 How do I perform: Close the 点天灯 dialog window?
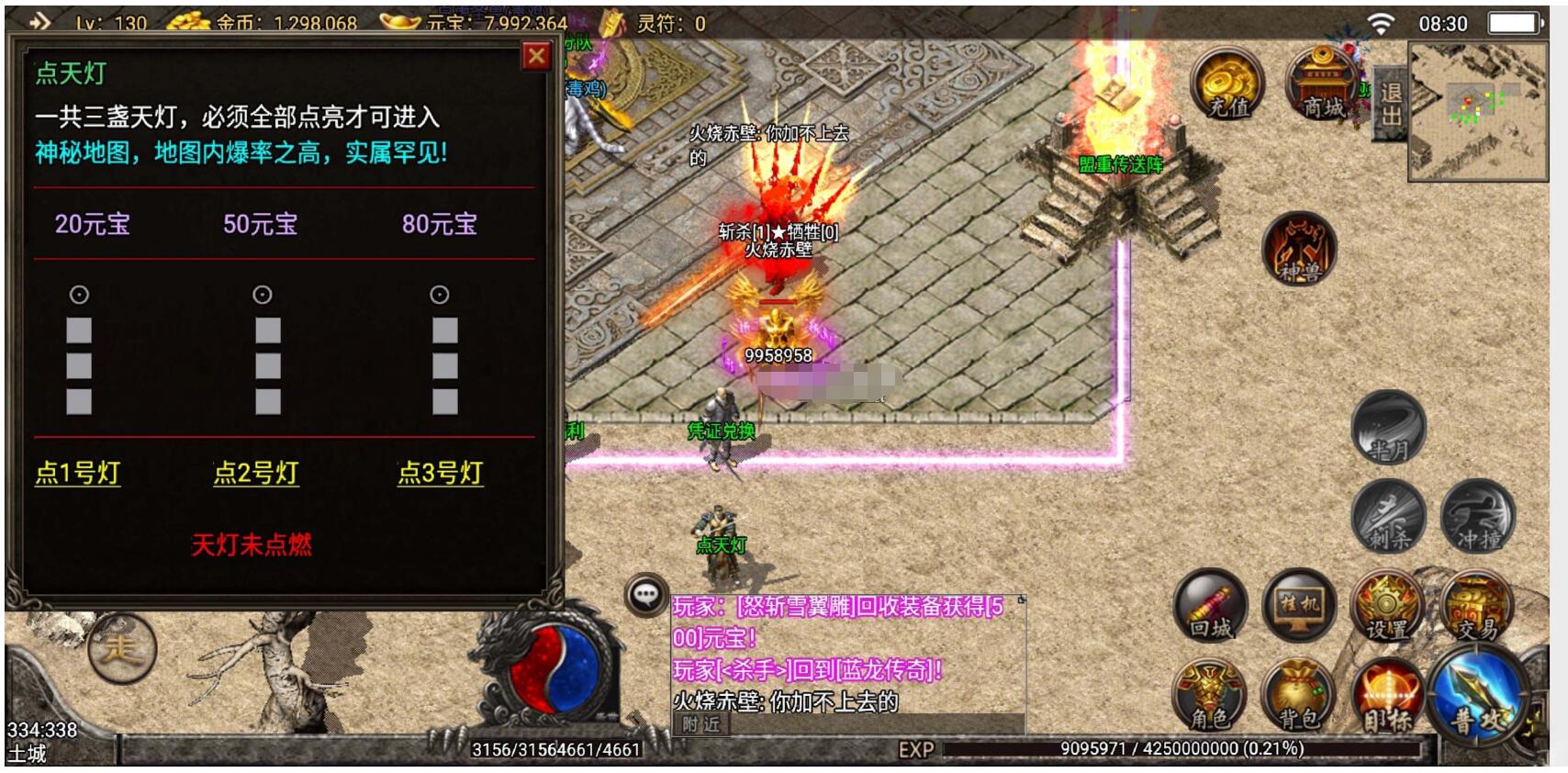point(537,57)
